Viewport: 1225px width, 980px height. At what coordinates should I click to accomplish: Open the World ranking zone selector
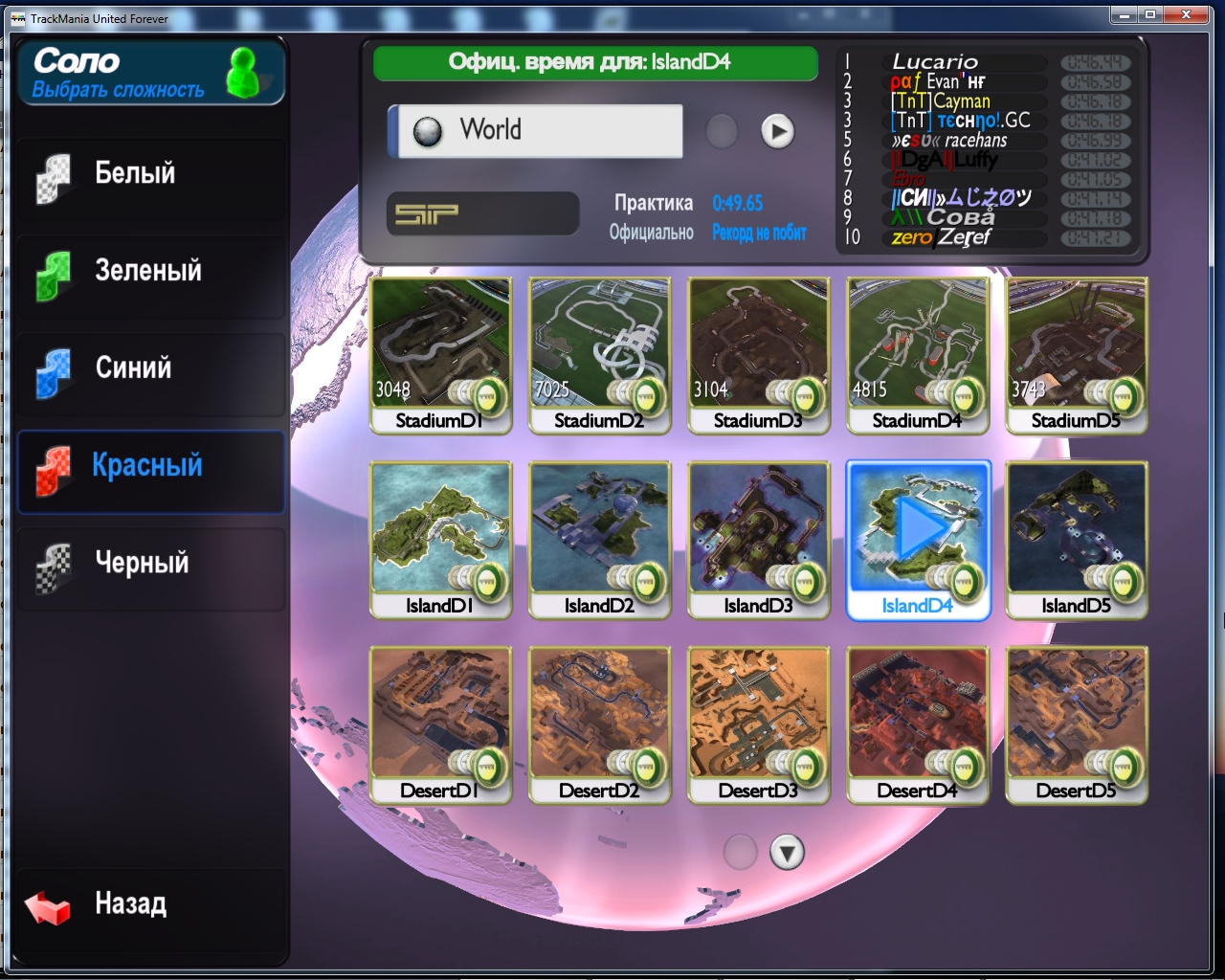coord(536,131)
